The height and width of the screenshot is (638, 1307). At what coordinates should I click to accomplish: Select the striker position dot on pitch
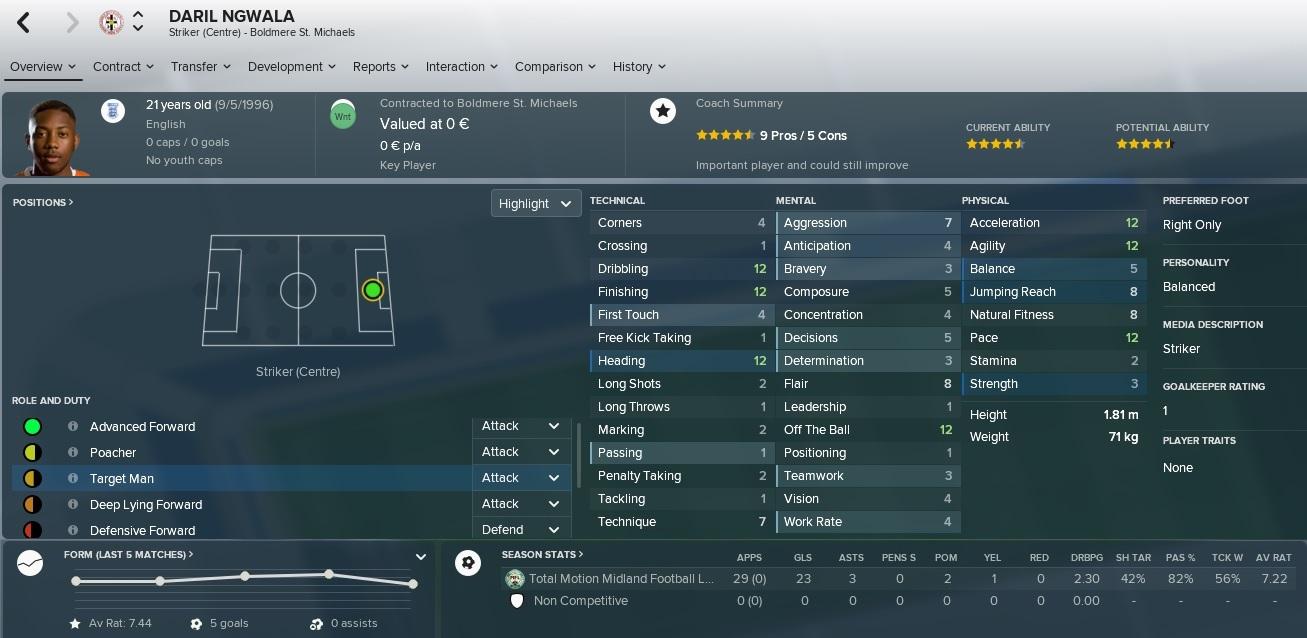coord(373,290)
